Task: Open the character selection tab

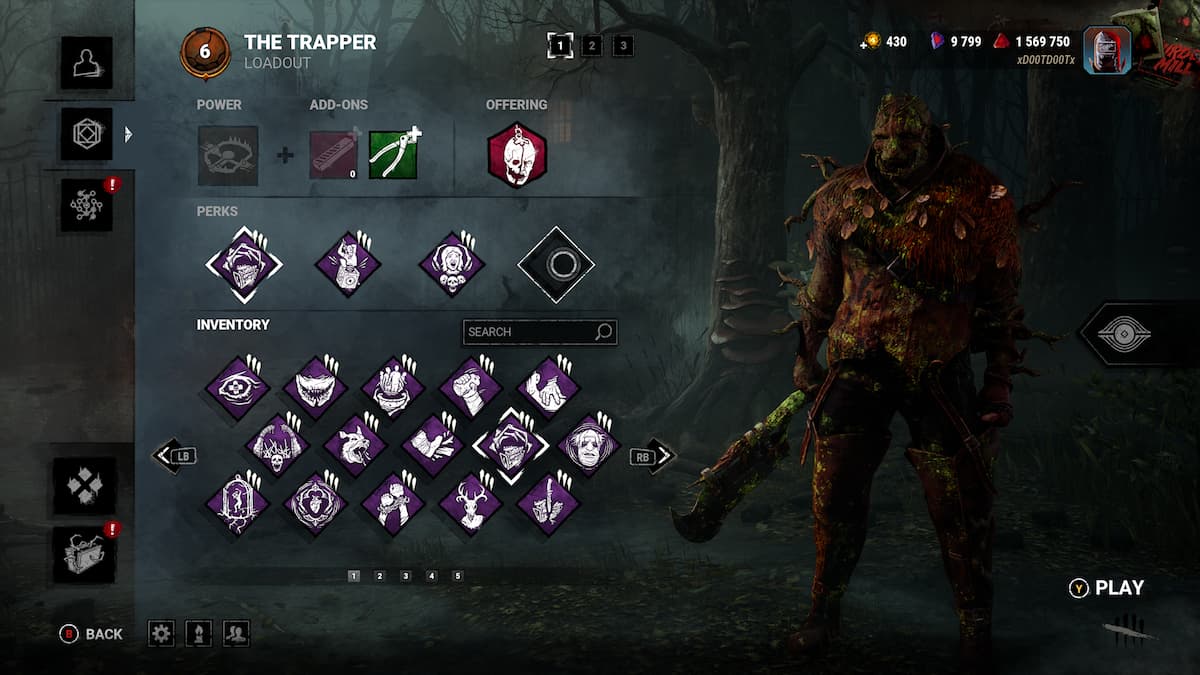Action: pyautogui.click(x=86, y=62)
